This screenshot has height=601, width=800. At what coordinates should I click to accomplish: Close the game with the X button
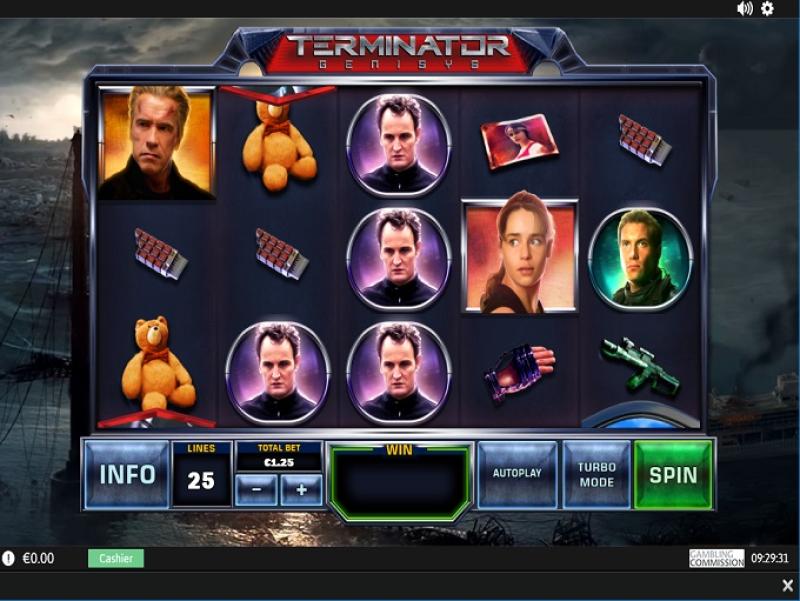[787, 585]
